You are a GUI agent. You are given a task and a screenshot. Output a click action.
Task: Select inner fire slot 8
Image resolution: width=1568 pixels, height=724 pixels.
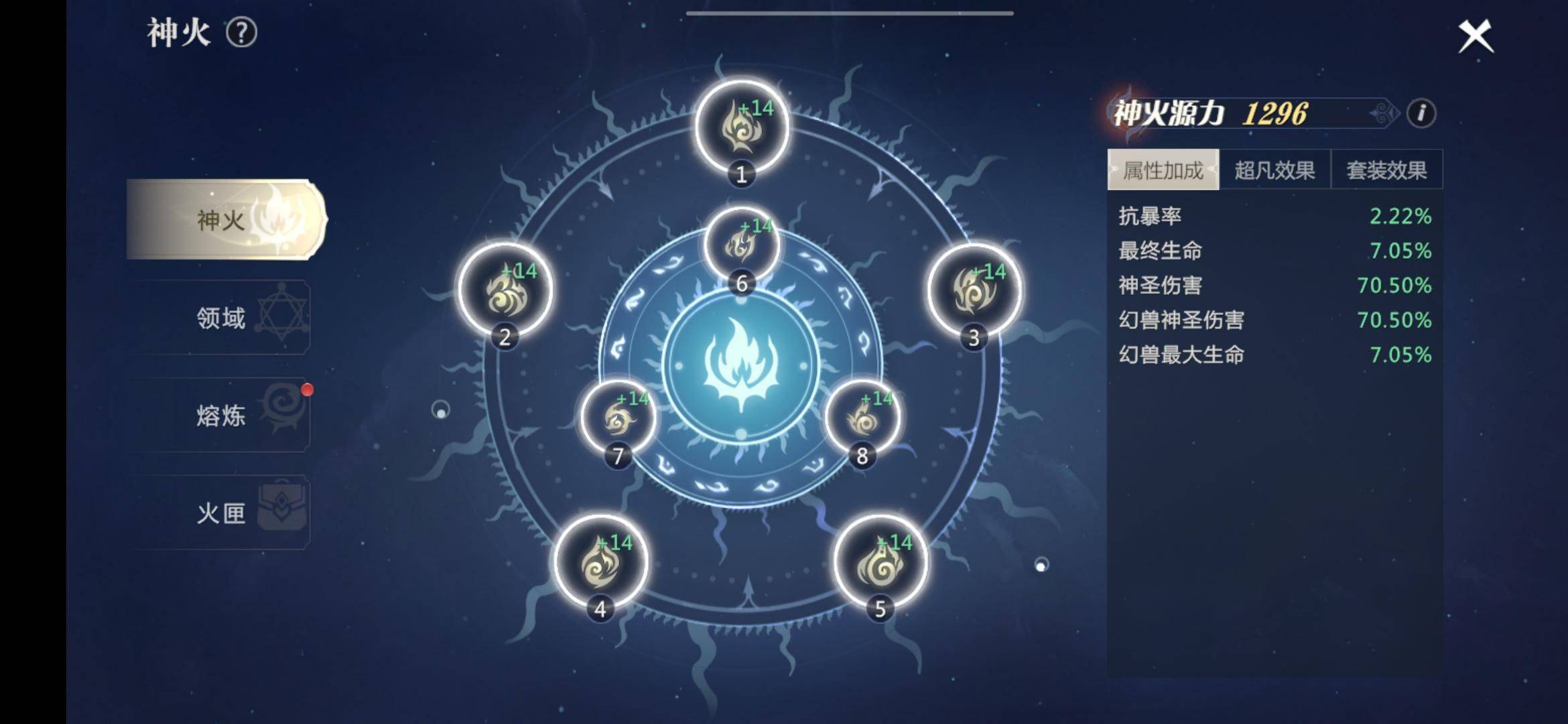[x=862, y=418]
